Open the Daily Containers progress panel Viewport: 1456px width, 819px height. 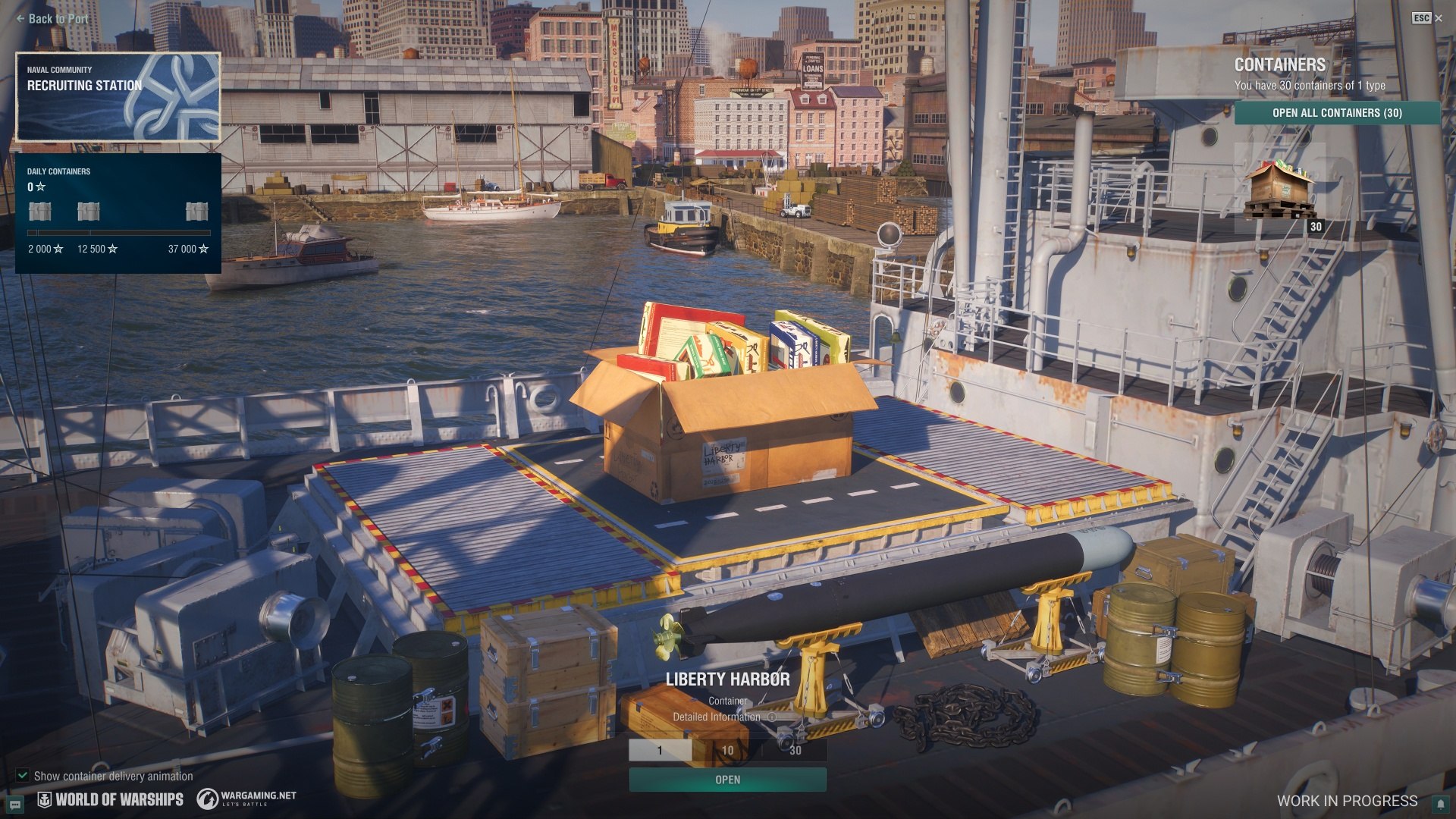(118, 213)
